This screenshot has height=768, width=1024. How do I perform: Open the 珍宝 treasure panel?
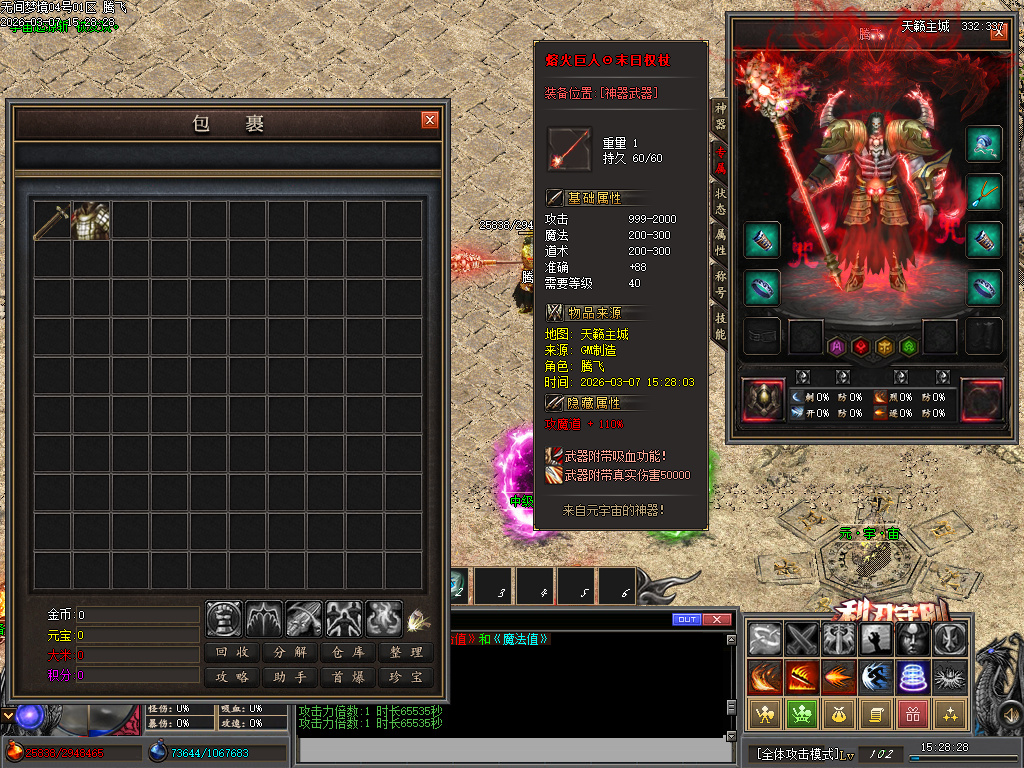[x=407, y=677]
